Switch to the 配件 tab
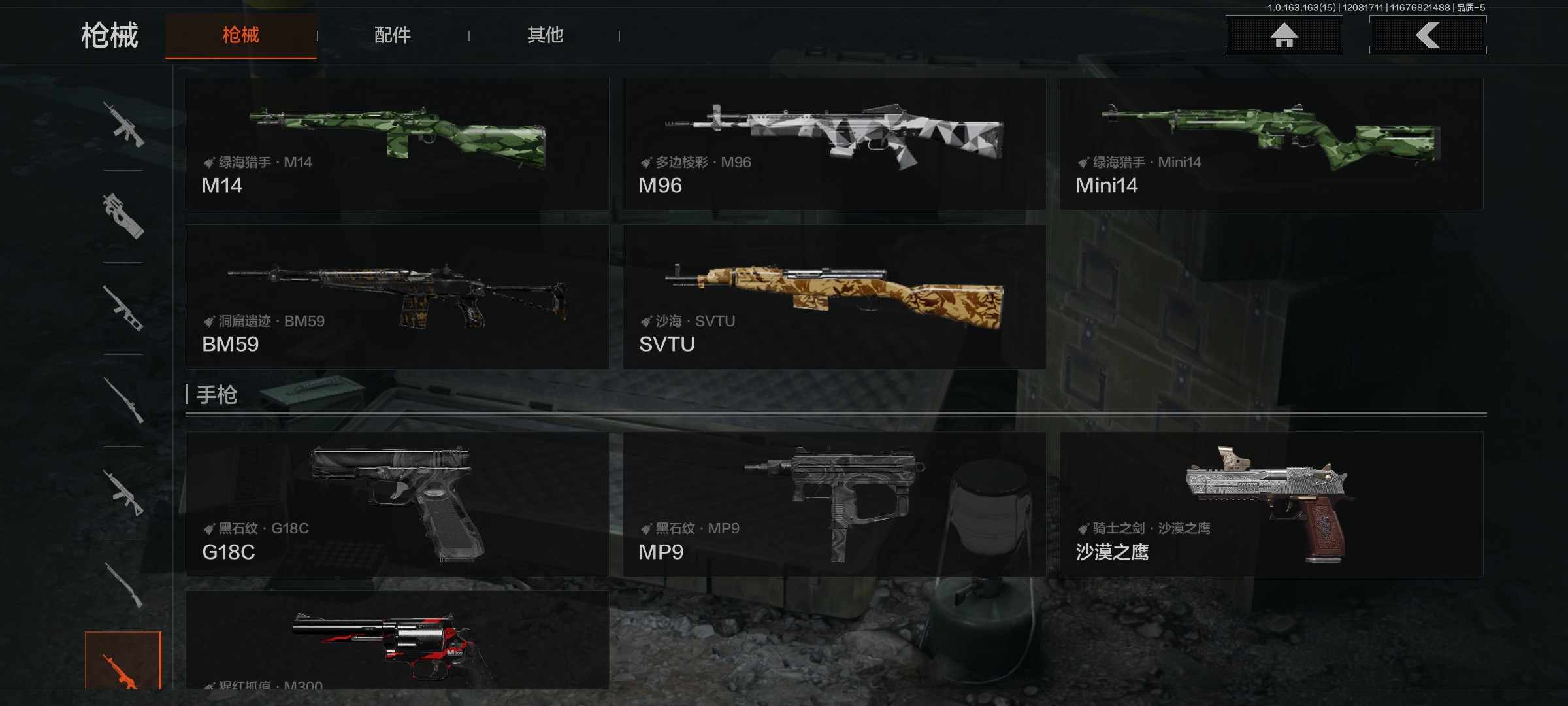The image size is (1568, 706). pyautogui.click(x=392, y=36)
